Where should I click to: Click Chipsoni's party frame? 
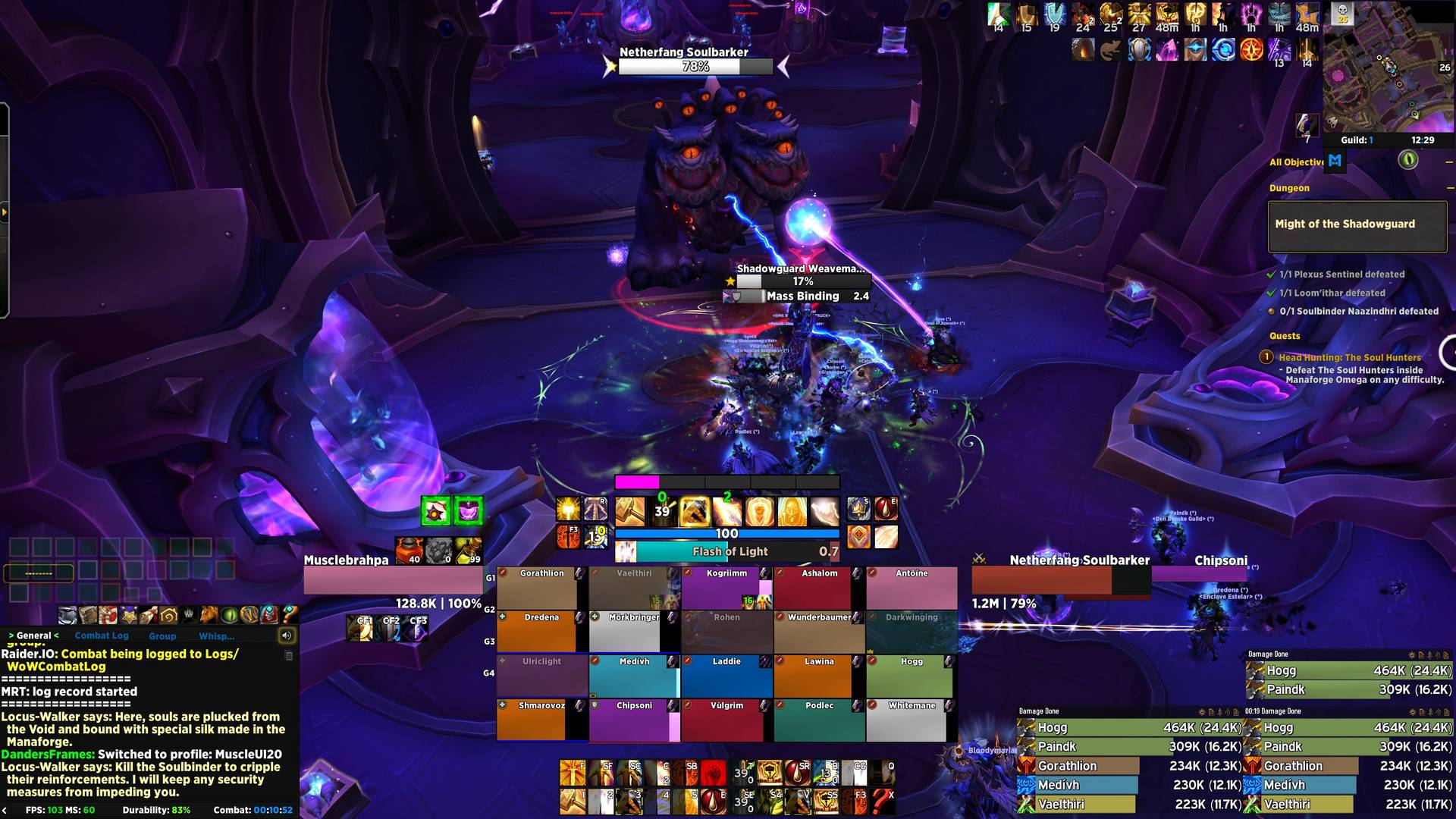click(x=634, y=720)
